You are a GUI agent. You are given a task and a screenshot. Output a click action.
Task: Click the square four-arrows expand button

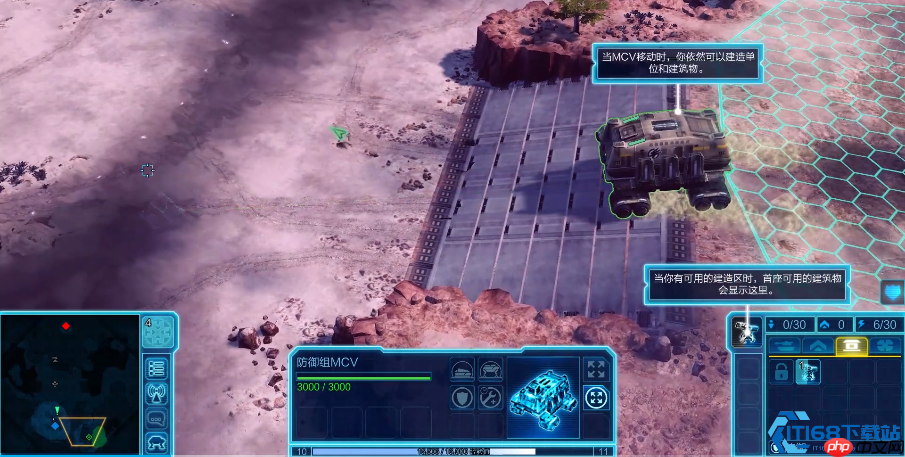tap(596, 369)
